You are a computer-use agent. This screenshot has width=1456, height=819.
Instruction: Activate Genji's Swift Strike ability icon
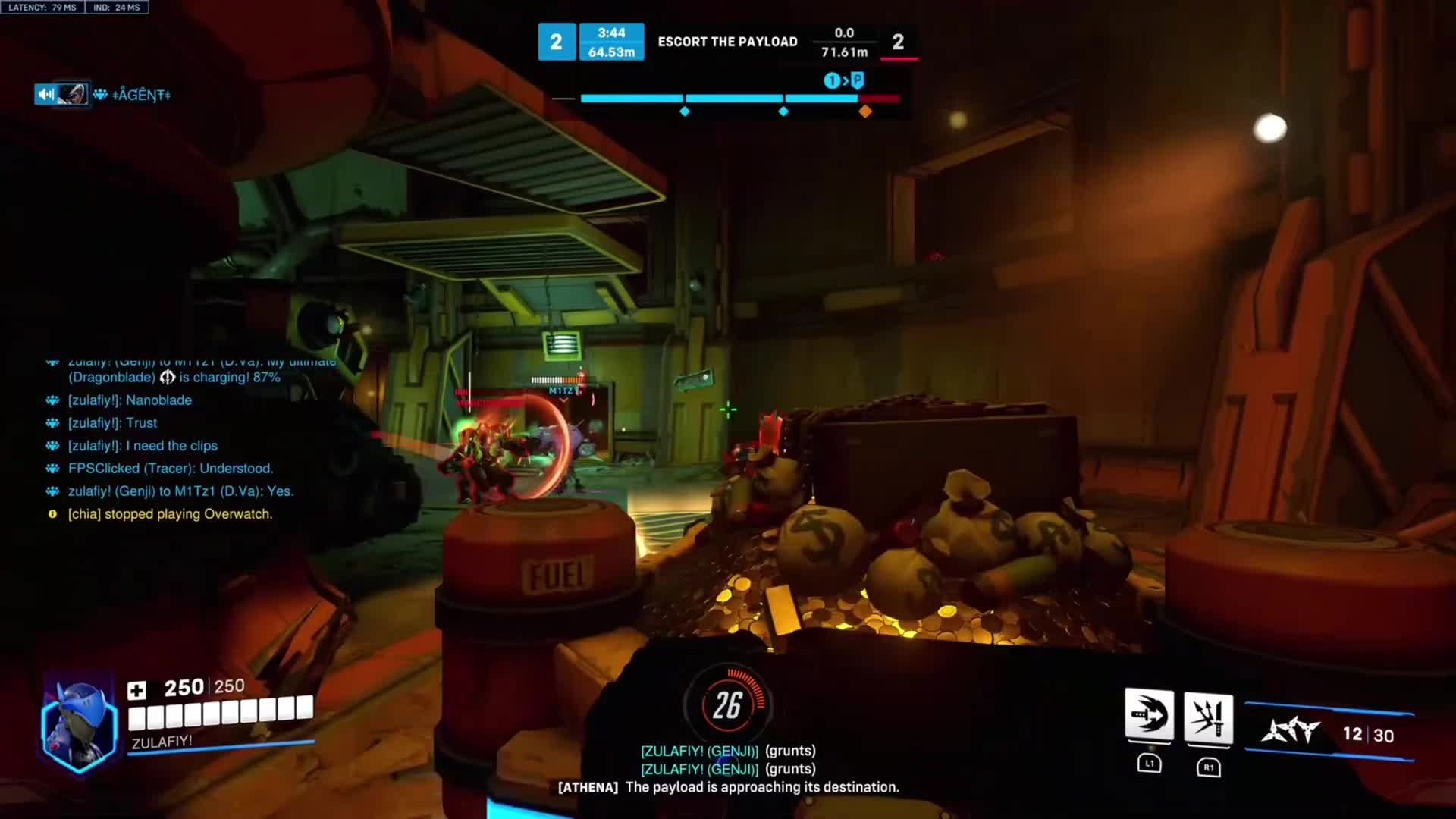pos(1149,716)
